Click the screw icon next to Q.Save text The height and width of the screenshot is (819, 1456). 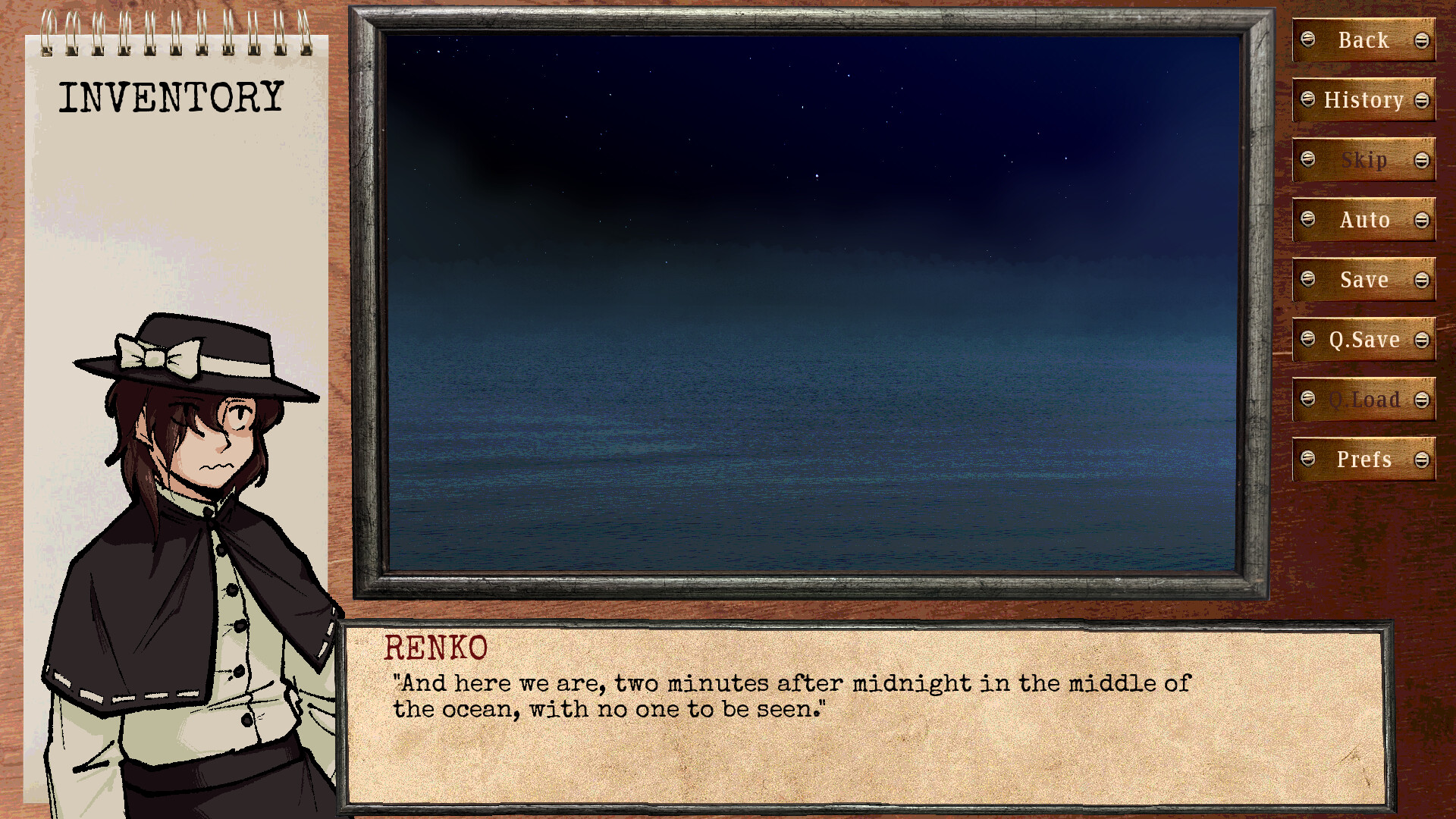tap(1309, 340)
